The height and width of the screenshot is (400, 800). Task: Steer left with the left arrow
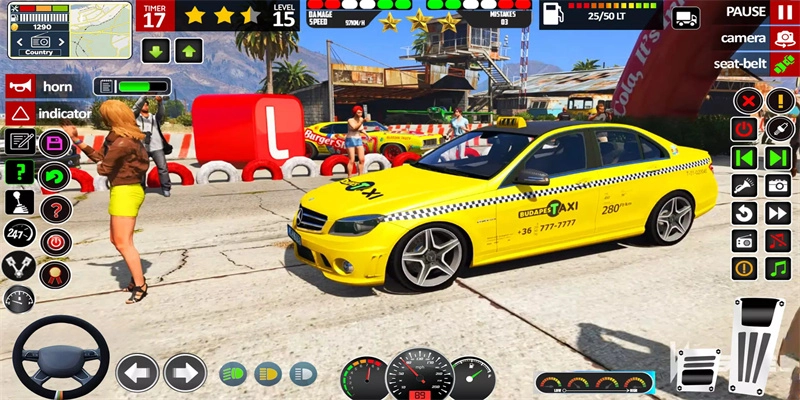click(x=138, y=373)
